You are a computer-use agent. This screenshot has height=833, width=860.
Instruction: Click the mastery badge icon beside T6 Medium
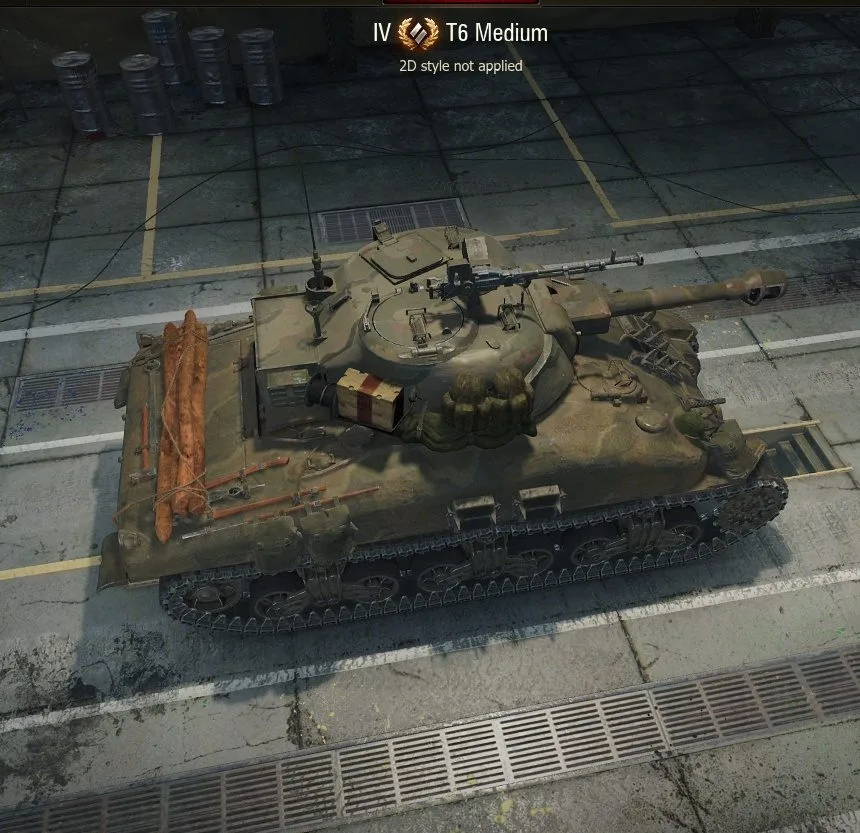[419, 33]
